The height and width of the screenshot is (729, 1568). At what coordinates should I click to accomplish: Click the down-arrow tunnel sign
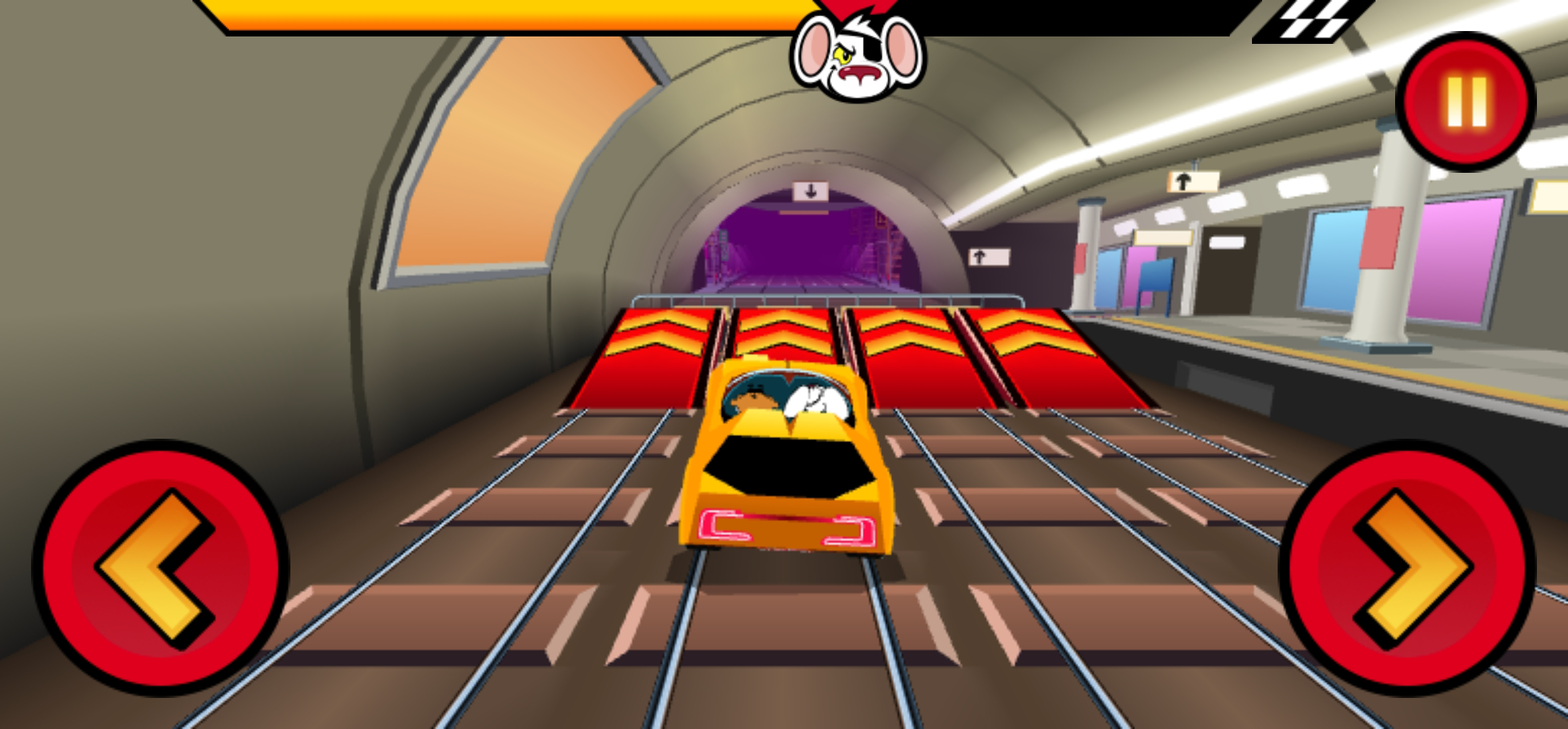coord(810,192)
